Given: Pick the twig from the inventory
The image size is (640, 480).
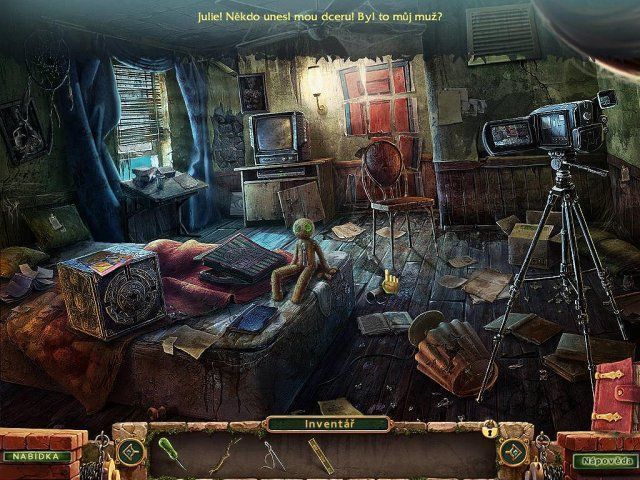Looking at the screenshot, I should [226, 454].
